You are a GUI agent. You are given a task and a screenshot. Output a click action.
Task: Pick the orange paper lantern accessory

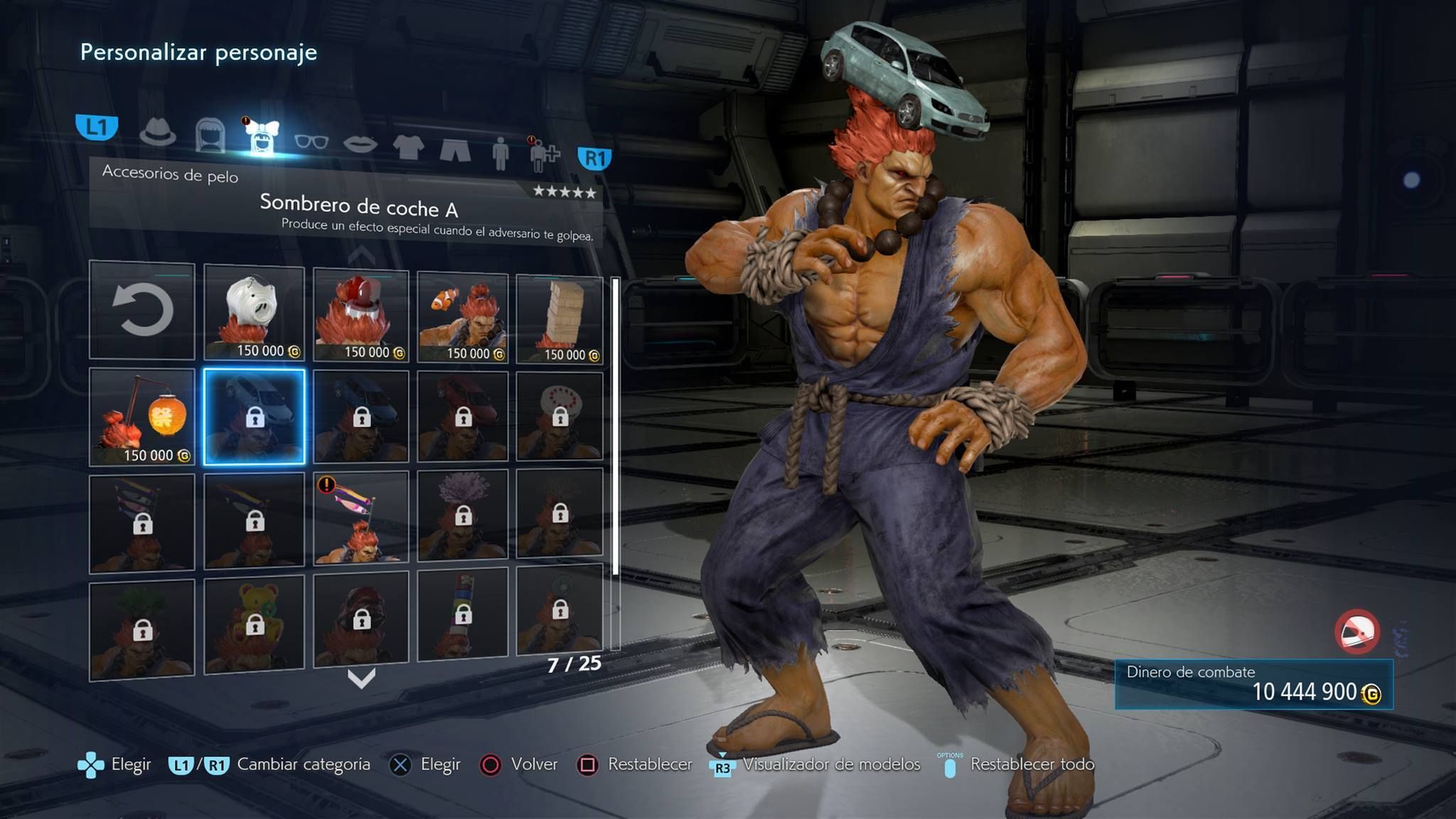point(142,417)
